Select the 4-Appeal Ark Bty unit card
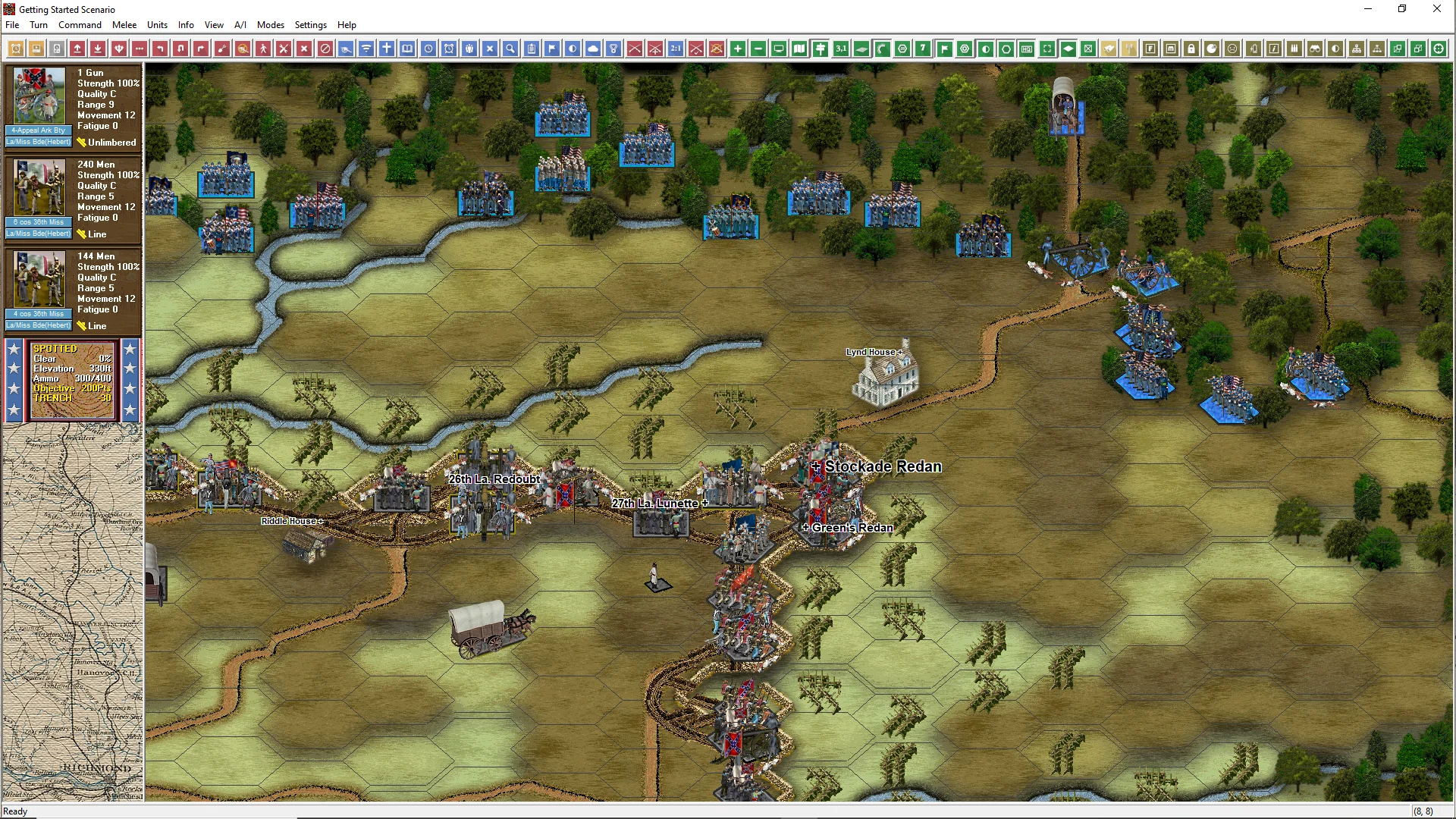 coord(73,105)
